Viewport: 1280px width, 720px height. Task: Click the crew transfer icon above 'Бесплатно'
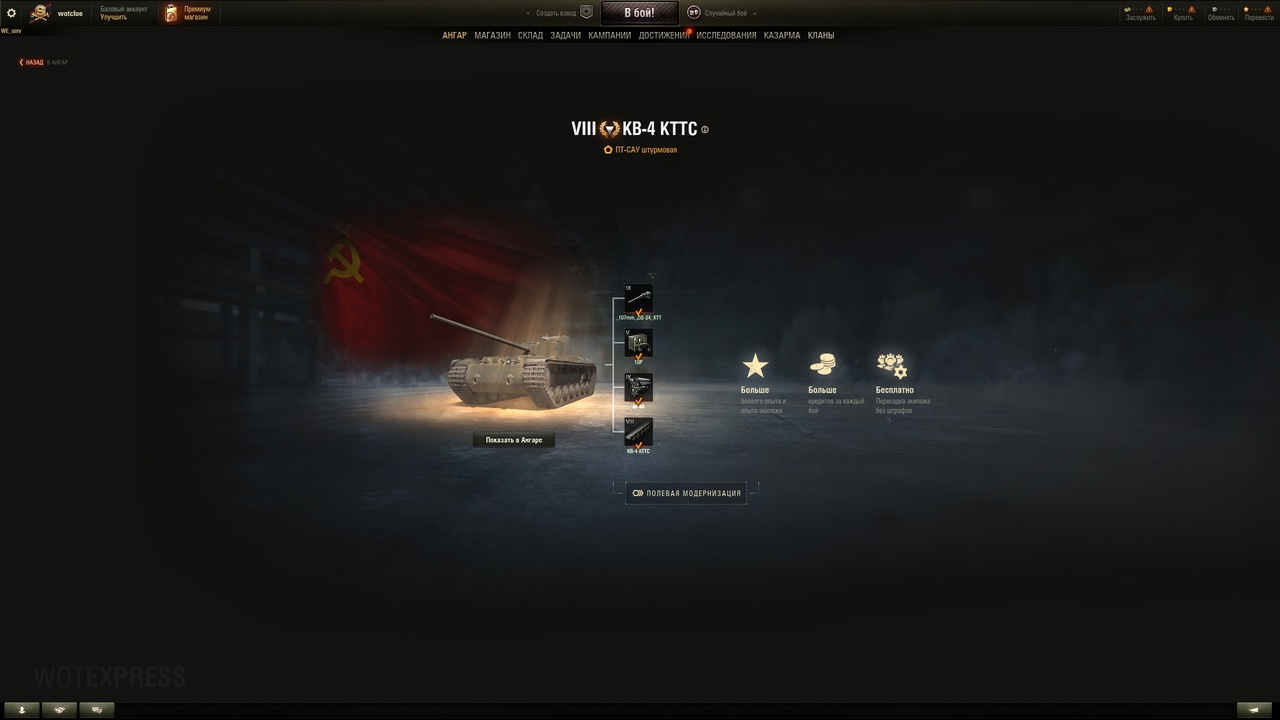pyautogui.click(x=891, y=363)
